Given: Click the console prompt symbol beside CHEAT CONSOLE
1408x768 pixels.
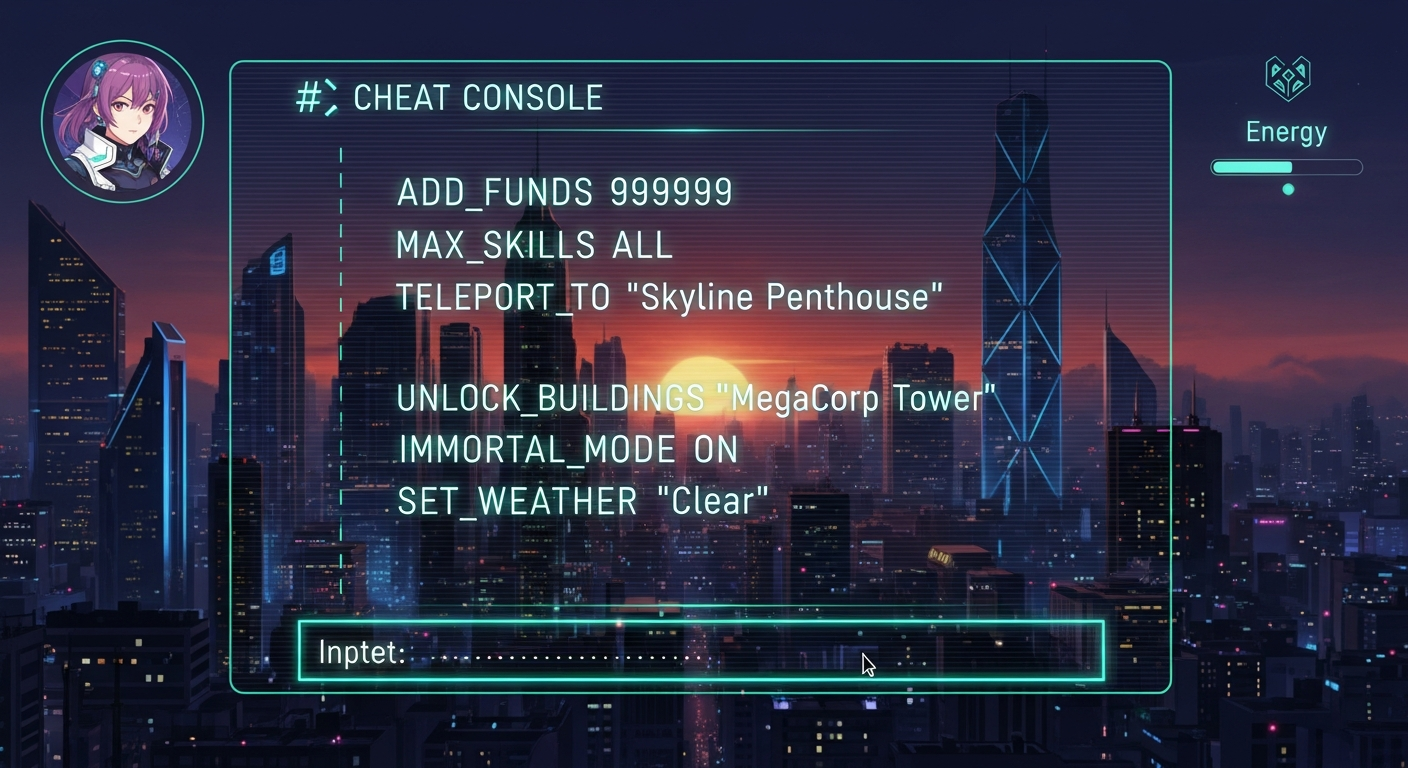Looking at the screenshot, I should pyautogui.click(x=318, y=97).
